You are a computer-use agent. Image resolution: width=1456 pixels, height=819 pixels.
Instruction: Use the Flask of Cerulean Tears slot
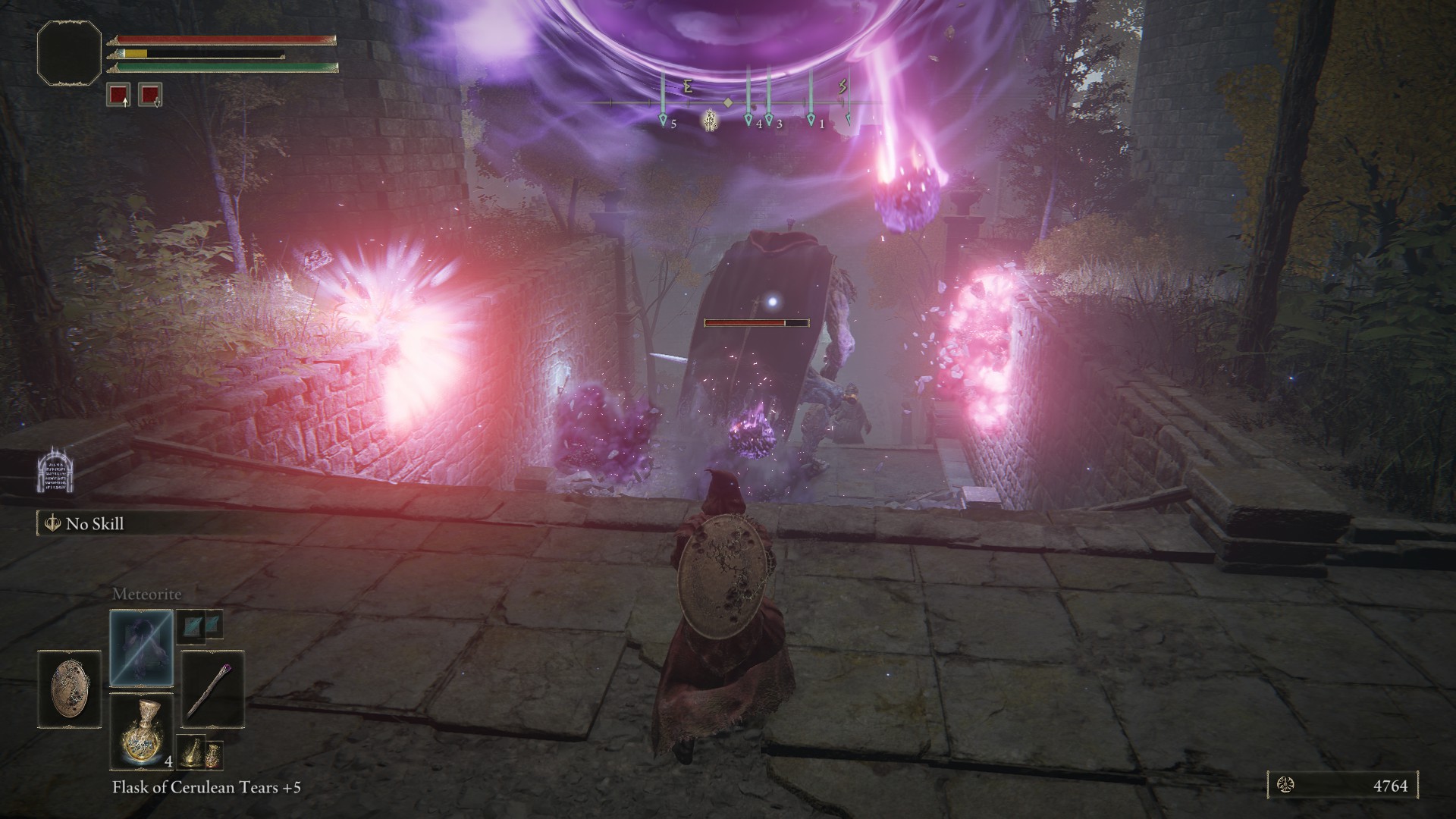142,730
